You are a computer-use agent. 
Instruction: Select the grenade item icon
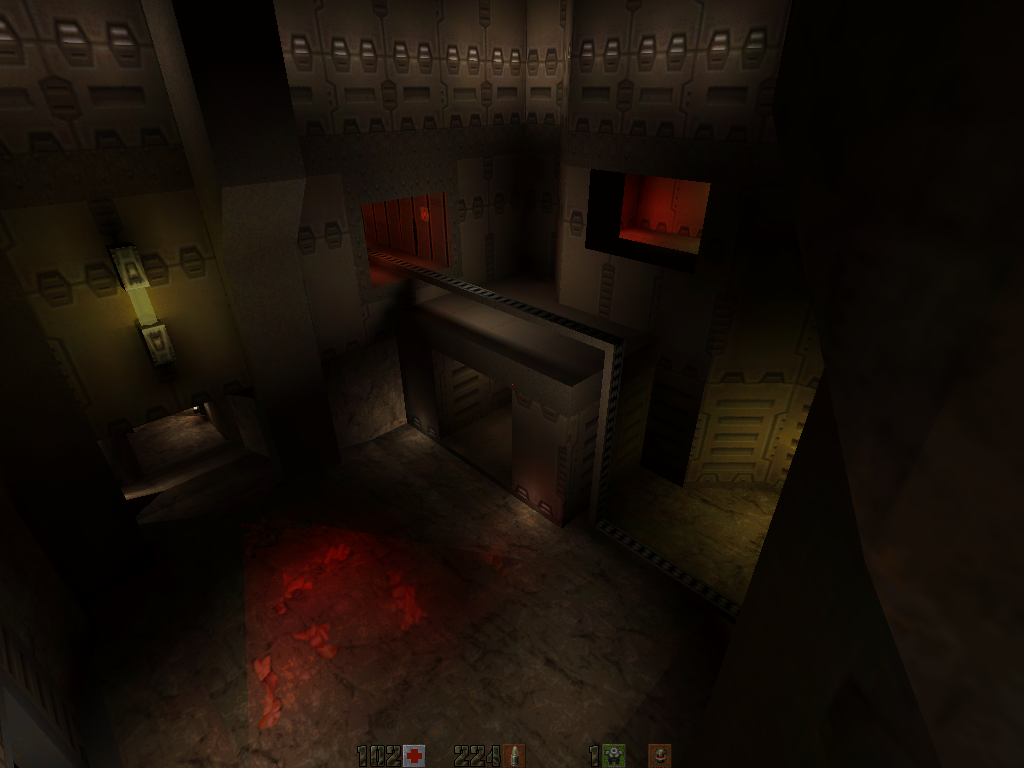click(x=659, y=756)
